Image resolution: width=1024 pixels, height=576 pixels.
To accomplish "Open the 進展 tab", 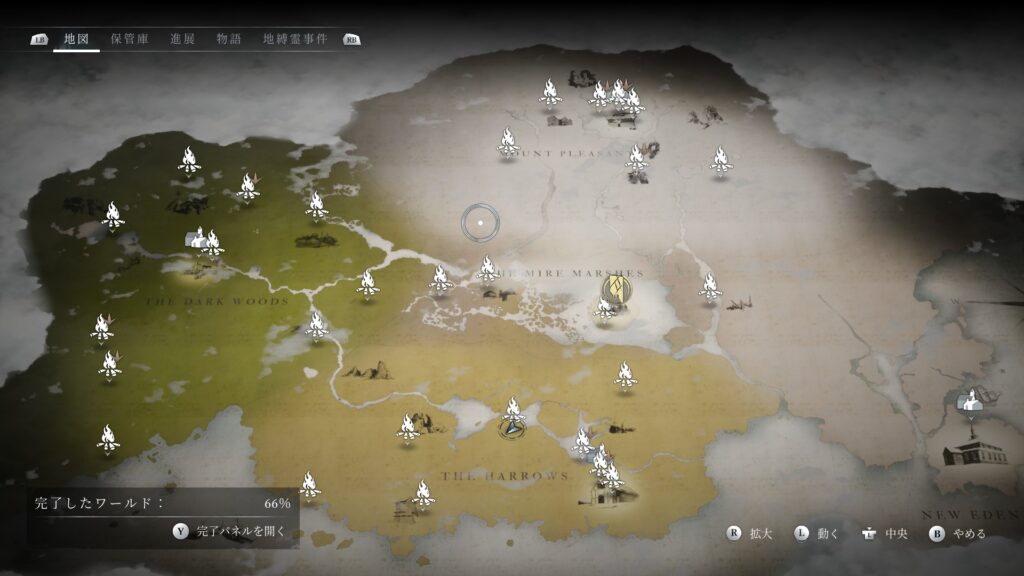I will point(182,39).
